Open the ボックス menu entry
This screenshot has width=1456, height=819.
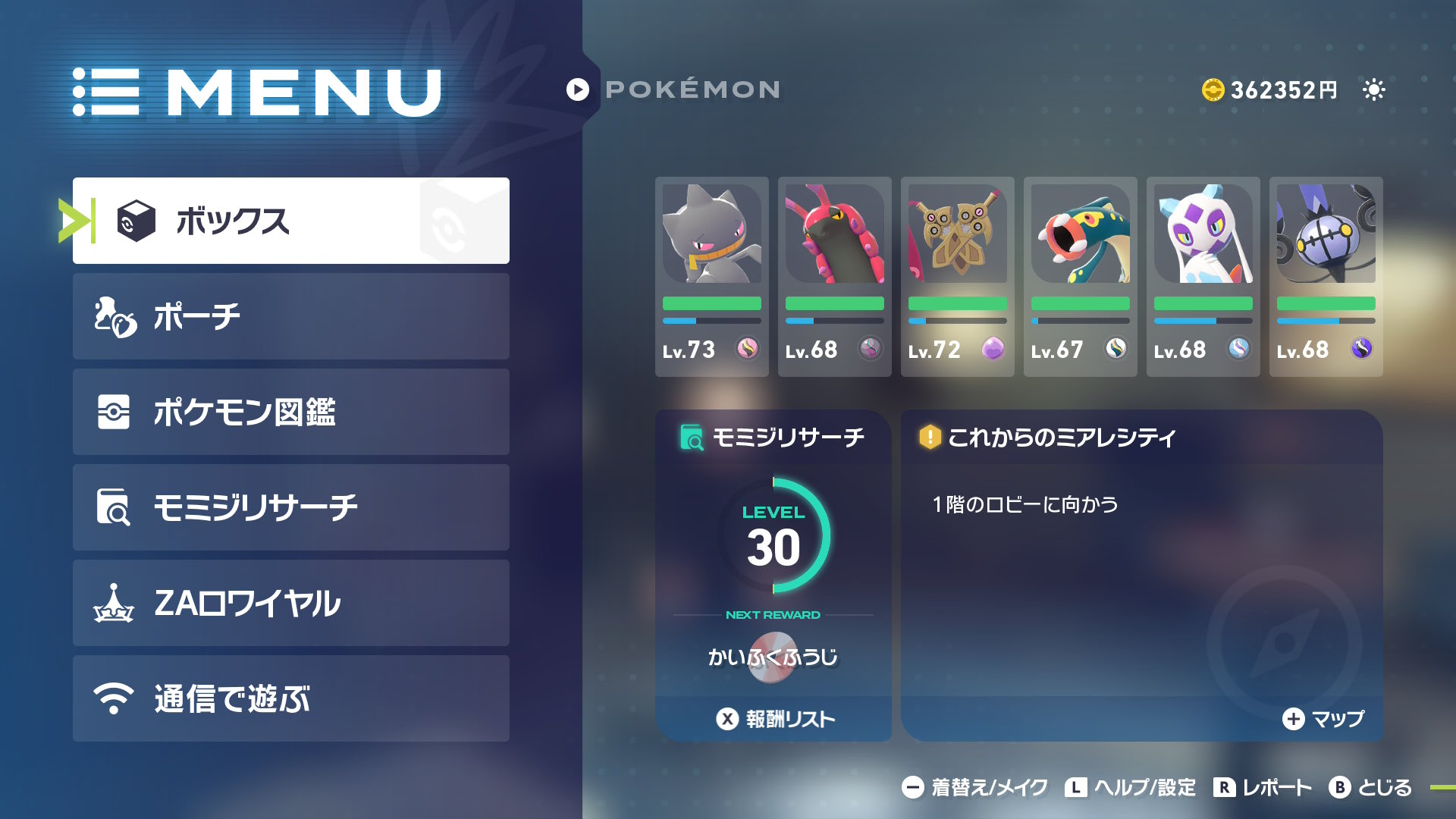coord(290,221)
